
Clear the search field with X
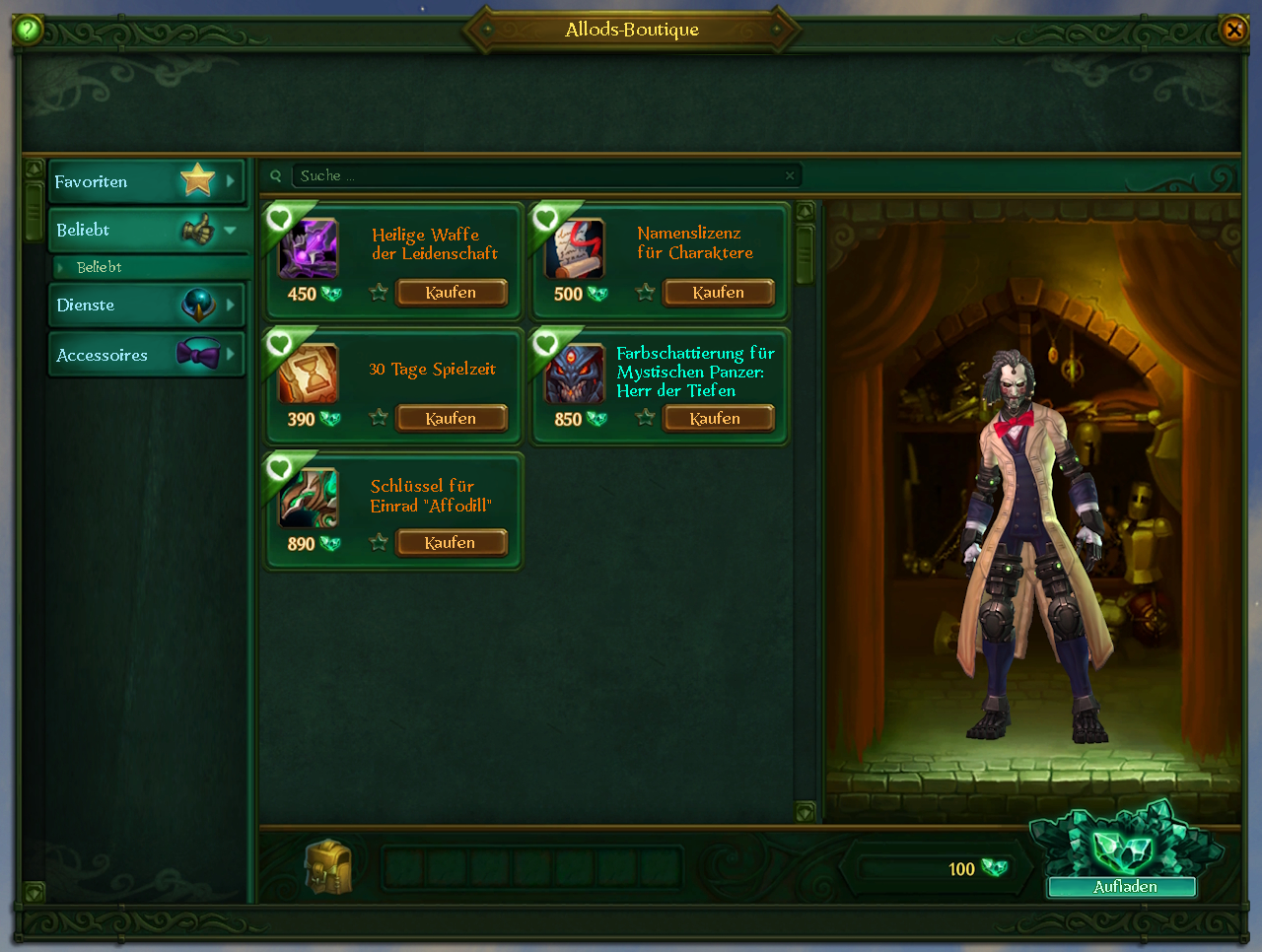click(790, 176)
